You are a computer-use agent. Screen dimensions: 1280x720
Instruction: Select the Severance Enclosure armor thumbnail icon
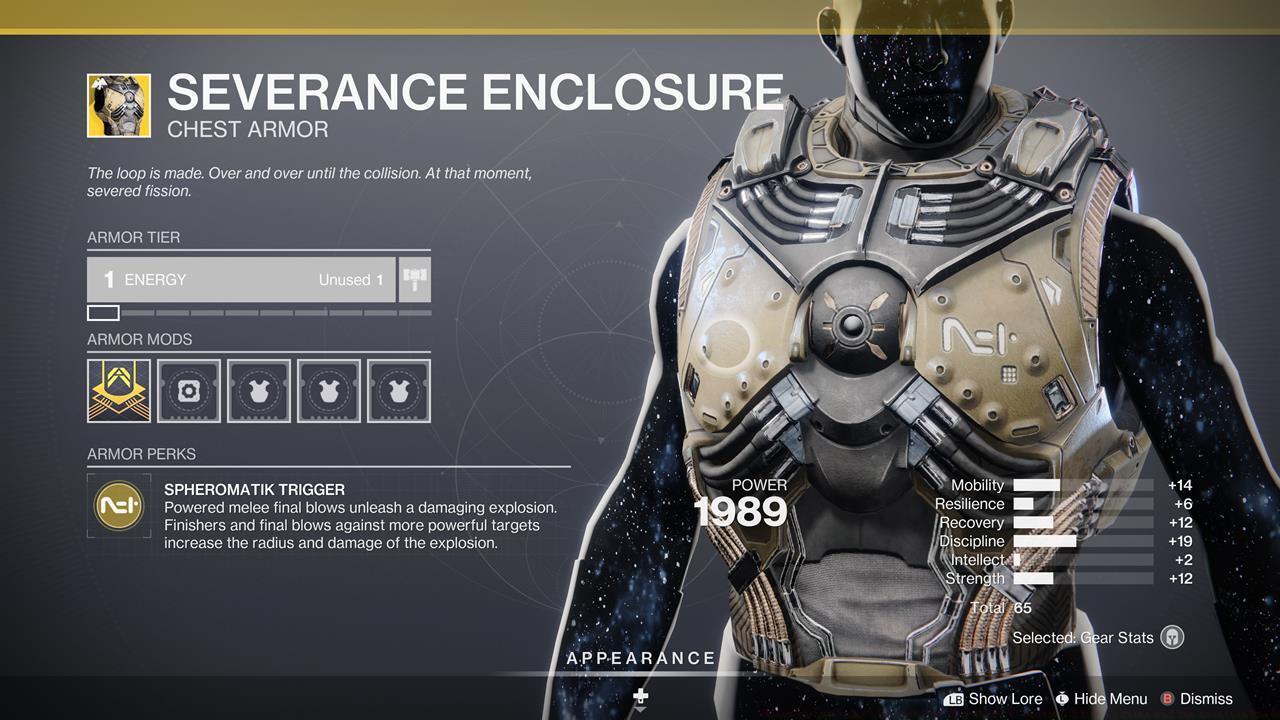point(119,104)
